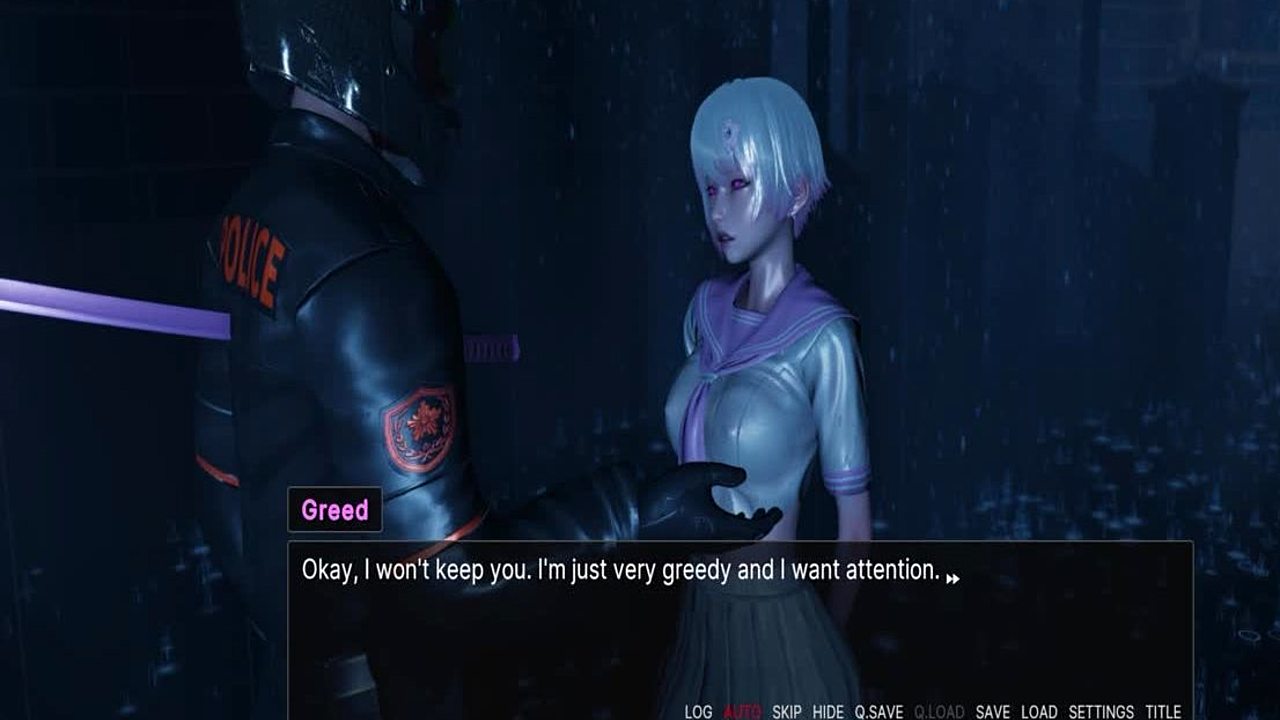Return to the TITLE screen

1163,712
